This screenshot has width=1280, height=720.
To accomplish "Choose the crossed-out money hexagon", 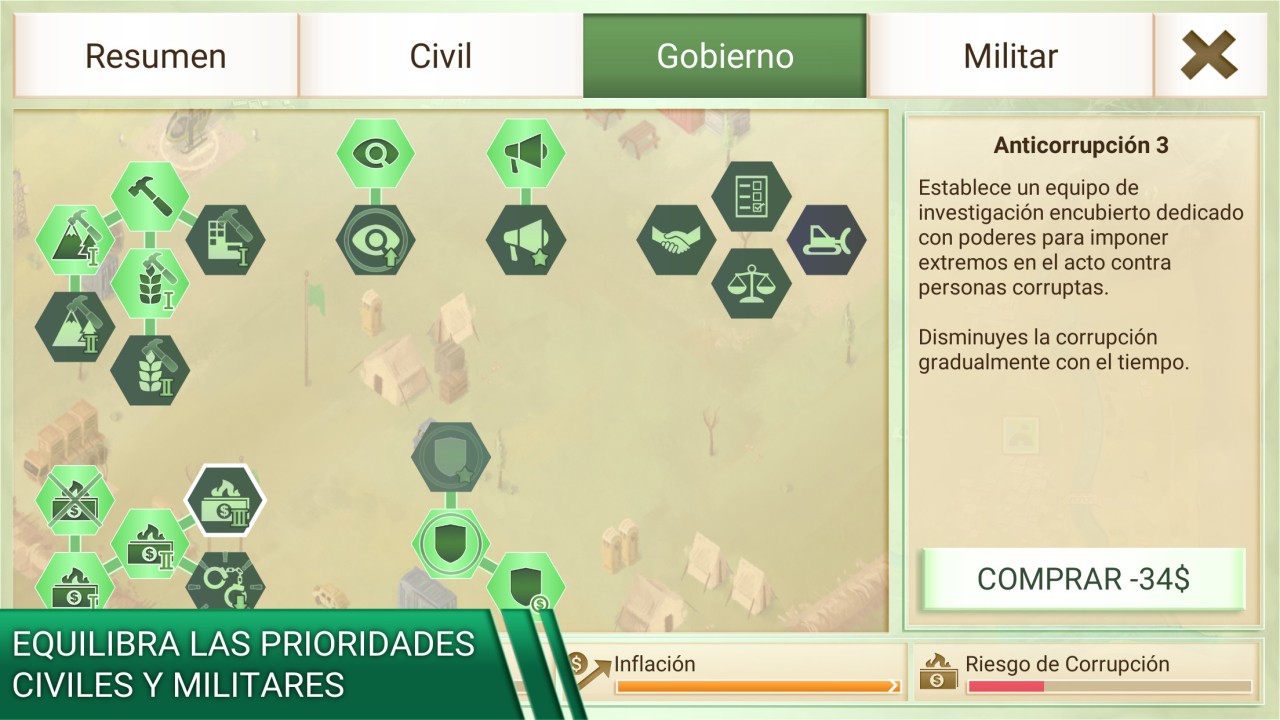I will [x=75, y=500].
